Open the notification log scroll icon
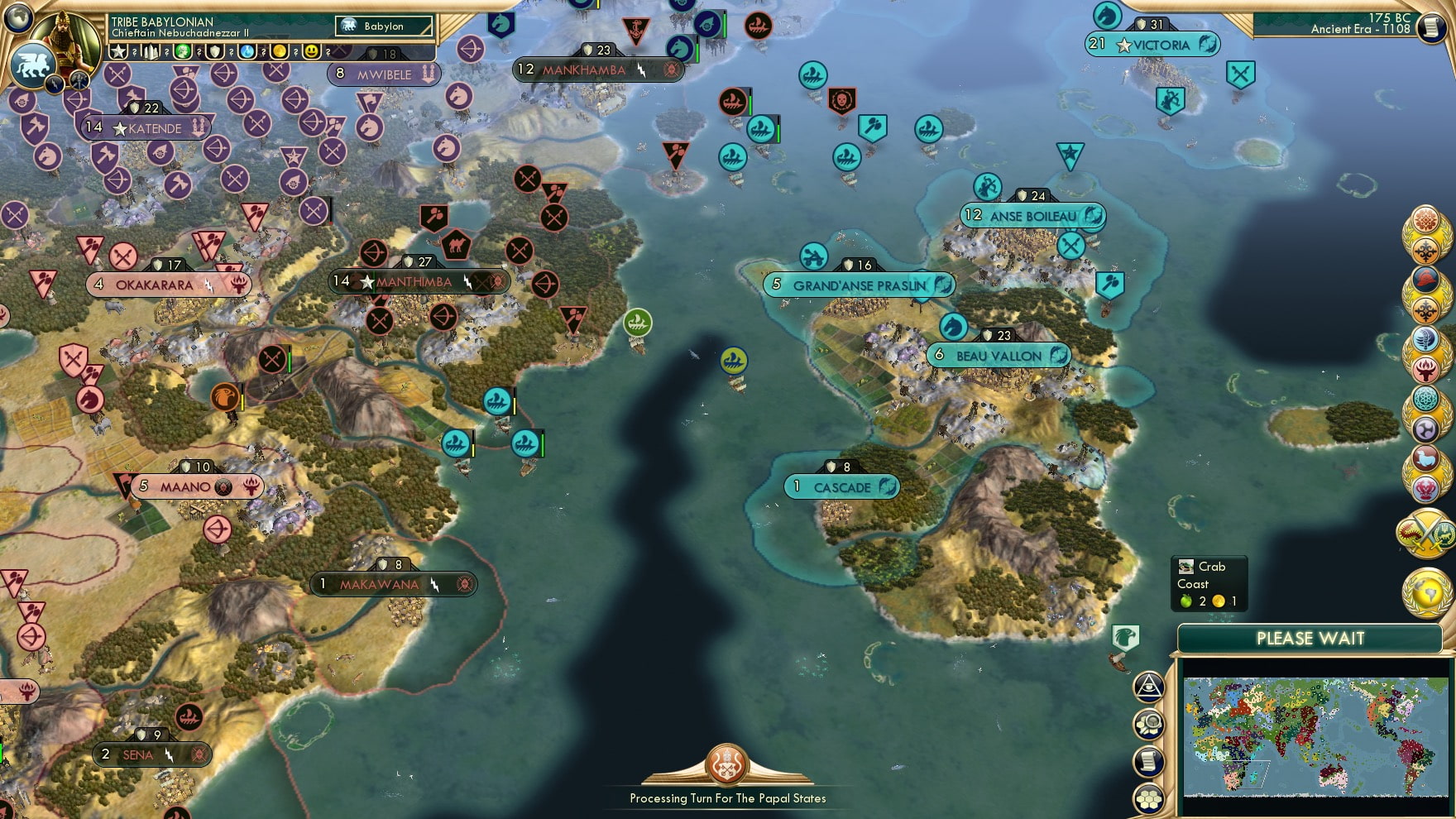Viewport: 1456px width, 819px height. [1149, 759]
